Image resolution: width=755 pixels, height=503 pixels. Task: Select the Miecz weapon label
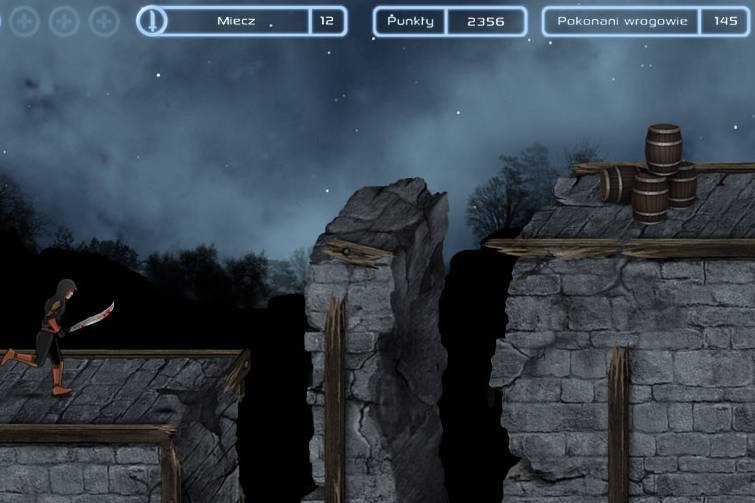(x=235, y=21)
